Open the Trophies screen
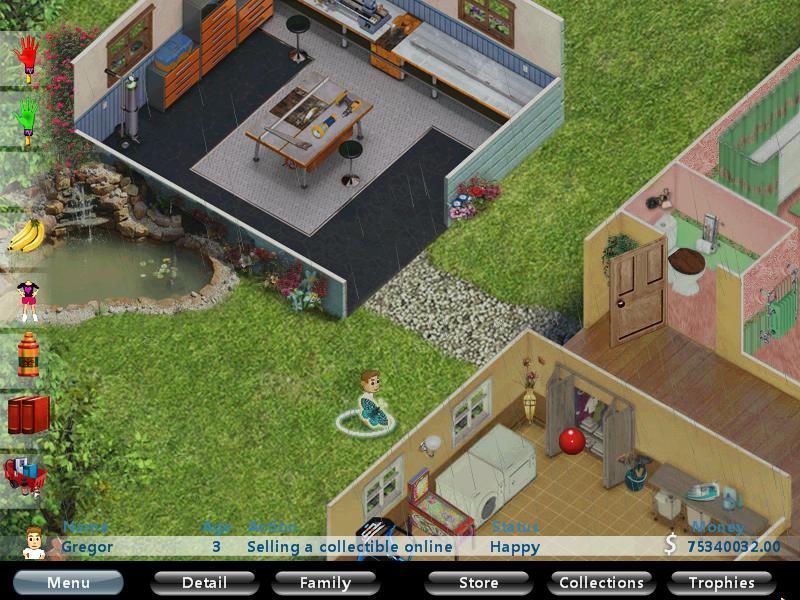 (721, 582)
